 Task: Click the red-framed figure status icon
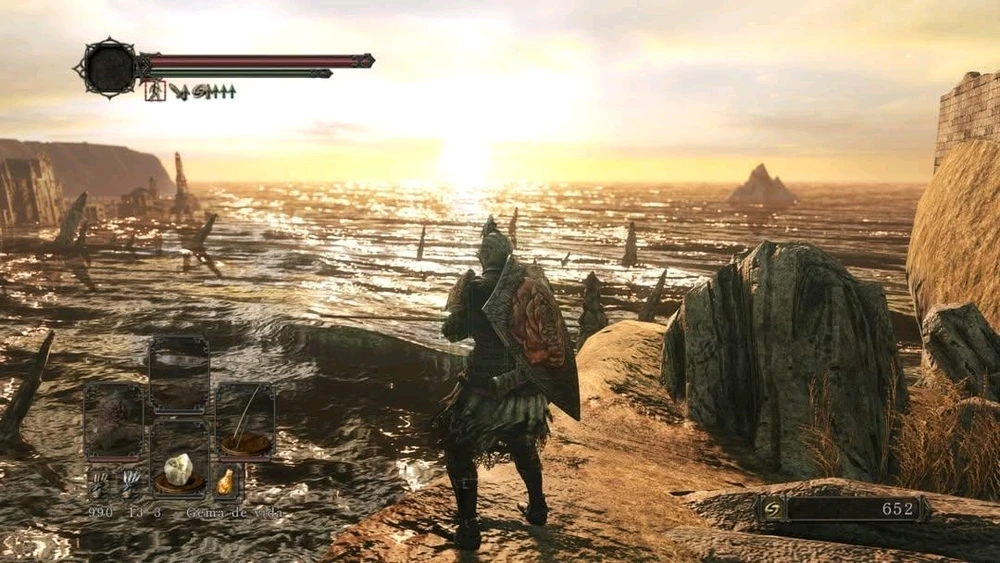point(154,91)
